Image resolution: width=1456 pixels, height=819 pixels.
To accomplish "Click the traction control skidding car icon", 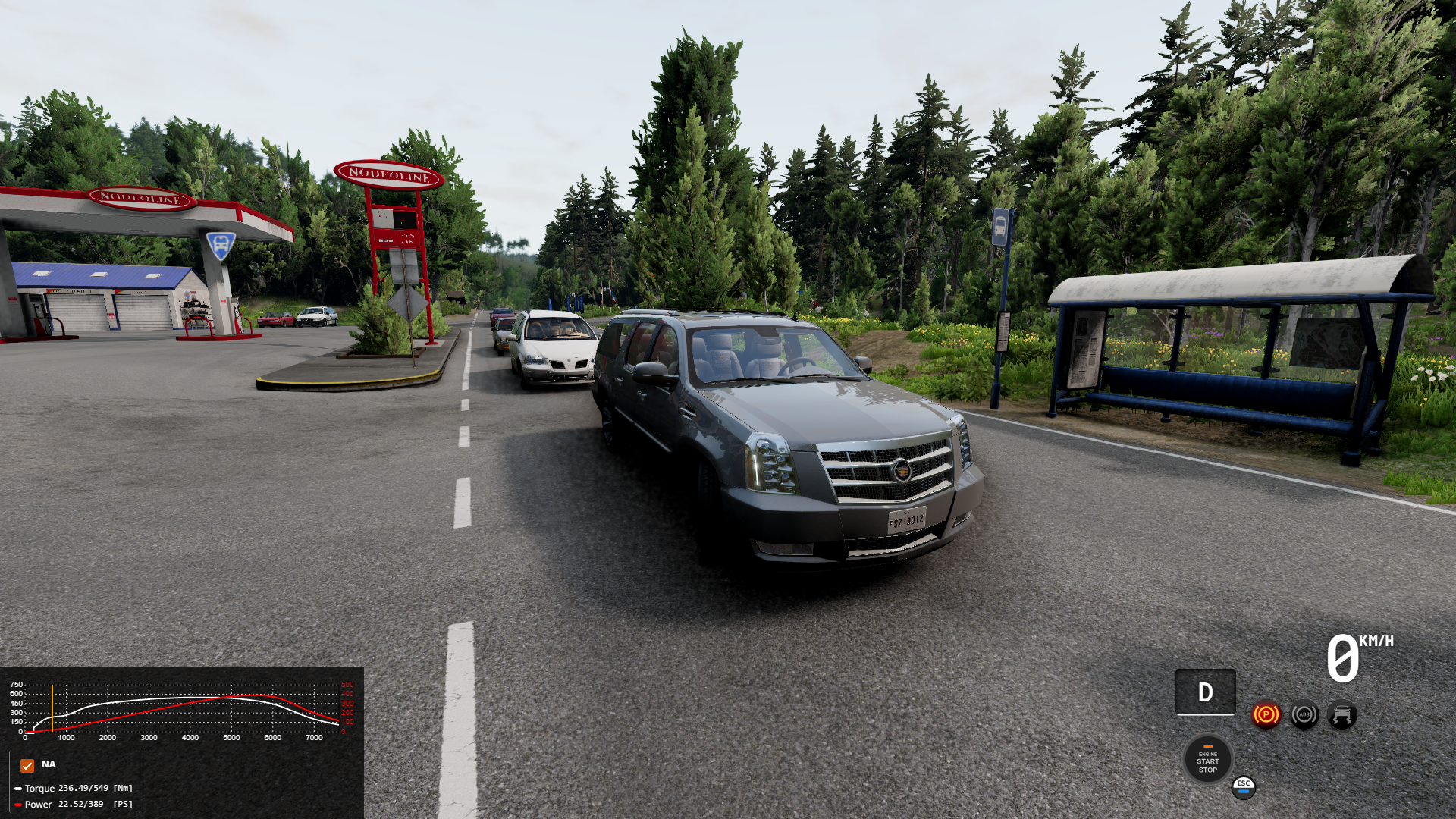I will click(x=1342, y=714).
